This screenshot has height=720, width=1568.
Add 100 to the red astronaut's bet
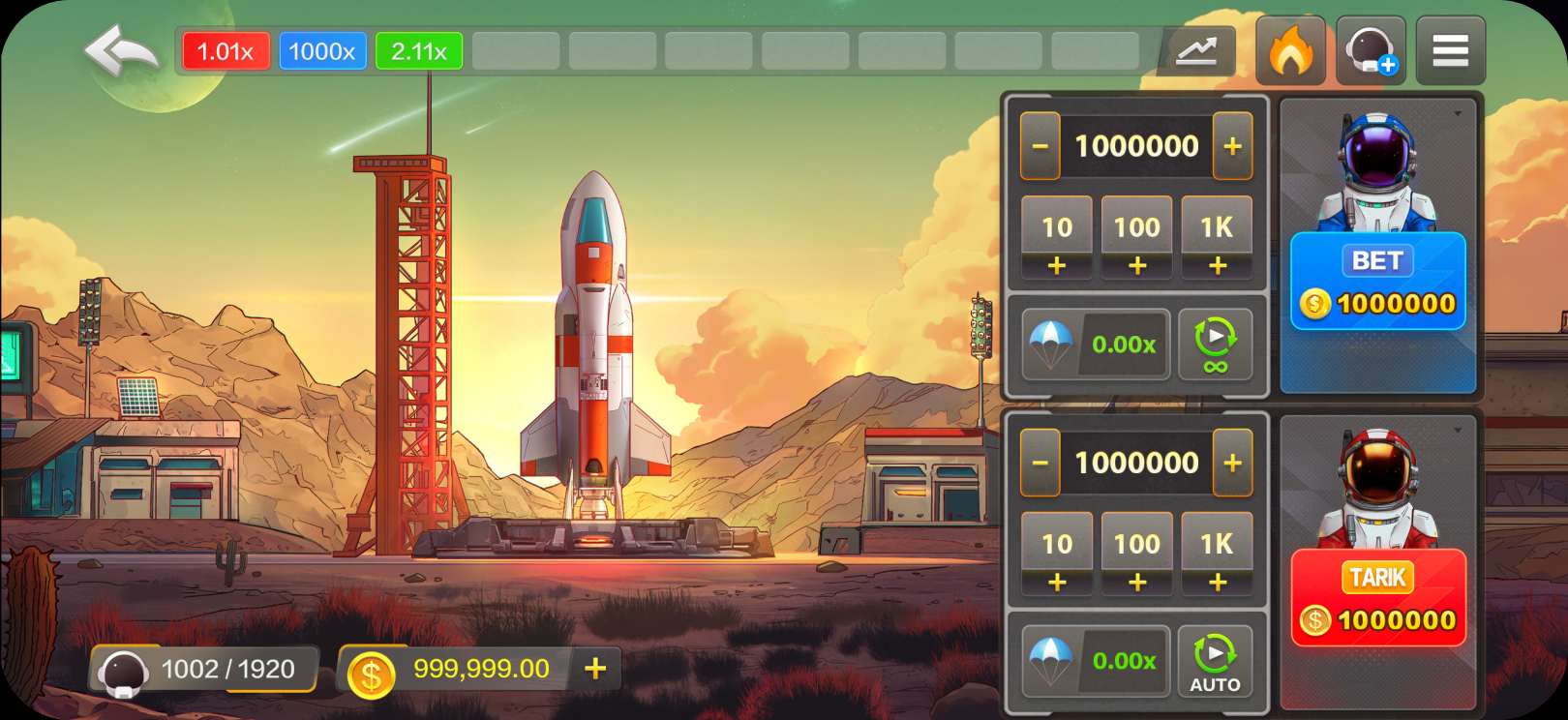tap(1136, 555)
